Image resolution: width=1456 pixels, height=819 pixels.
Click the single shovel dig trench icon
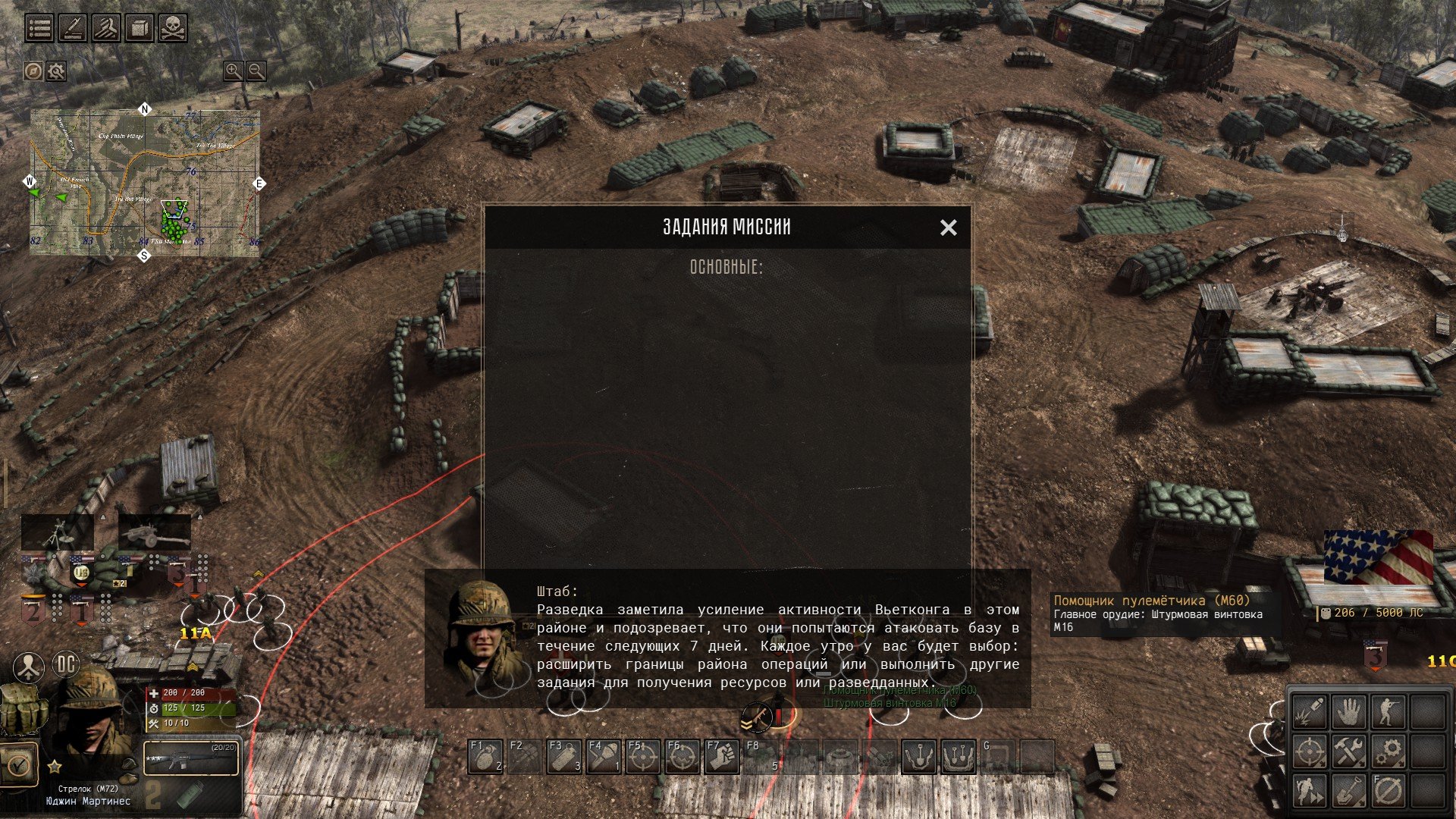pos(1349,791)
